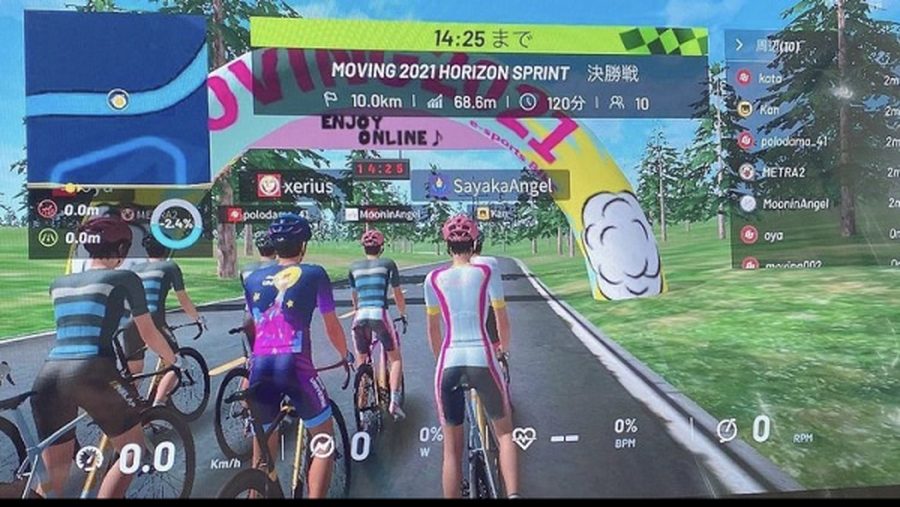900x507 pixels.
Task: Select rider oya in the nearby list
Action: coord(770,234)
